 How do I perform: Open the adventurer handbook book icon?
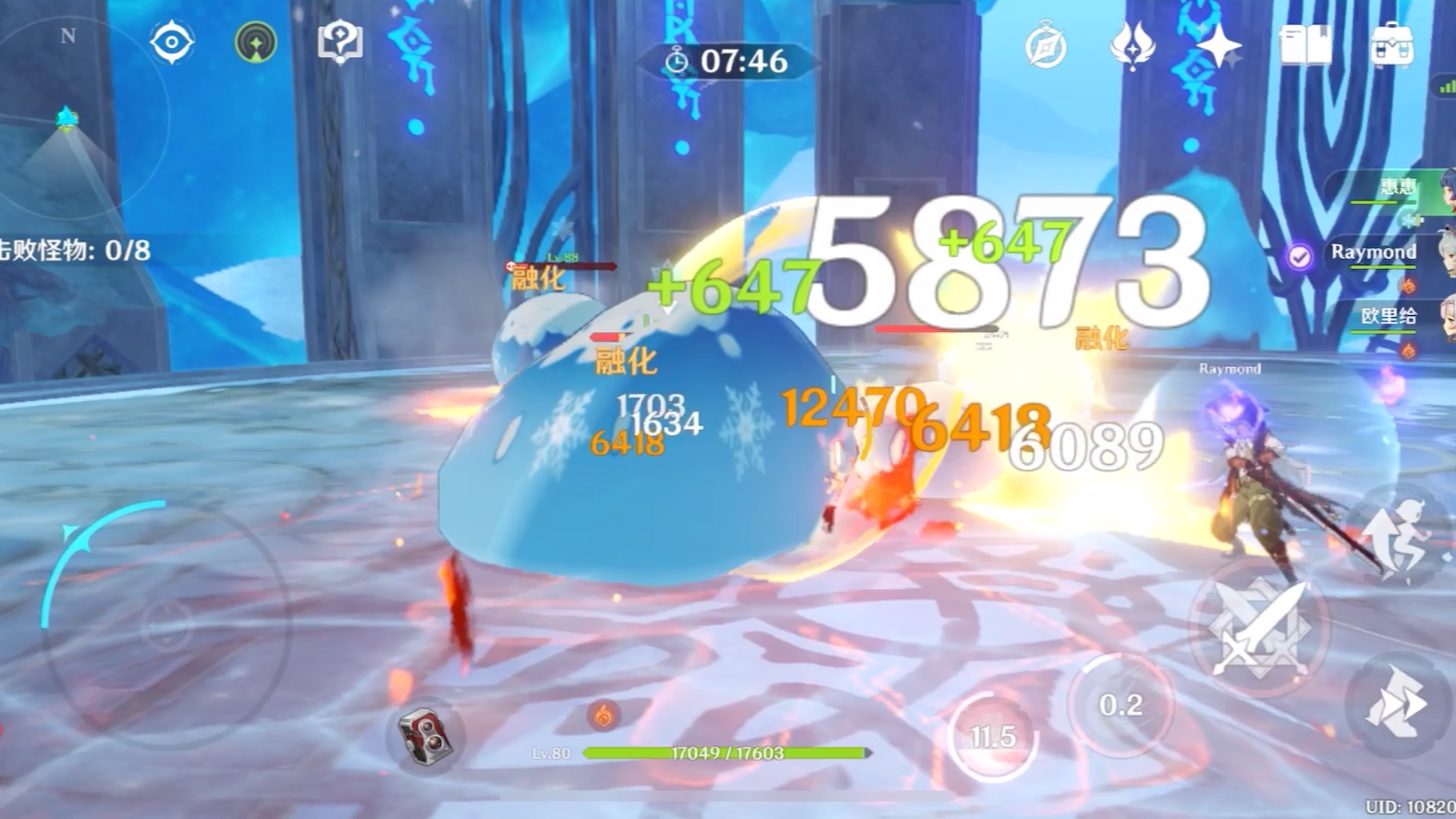(1305, 45)
